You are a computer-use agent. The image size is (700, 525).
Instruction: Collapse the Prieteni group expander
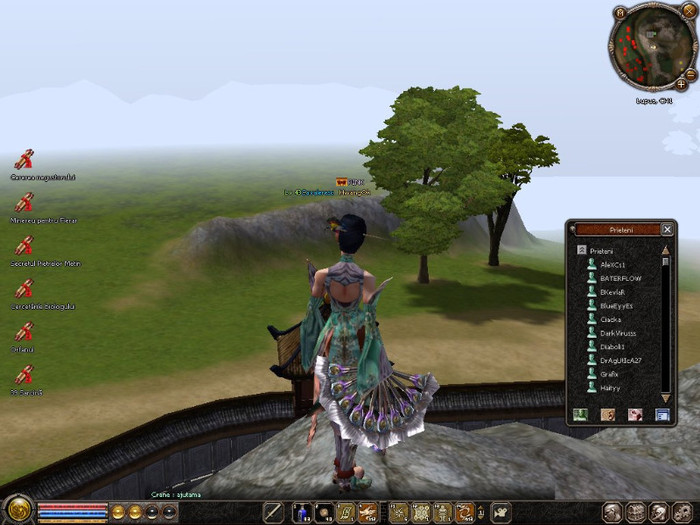(581, 250)
